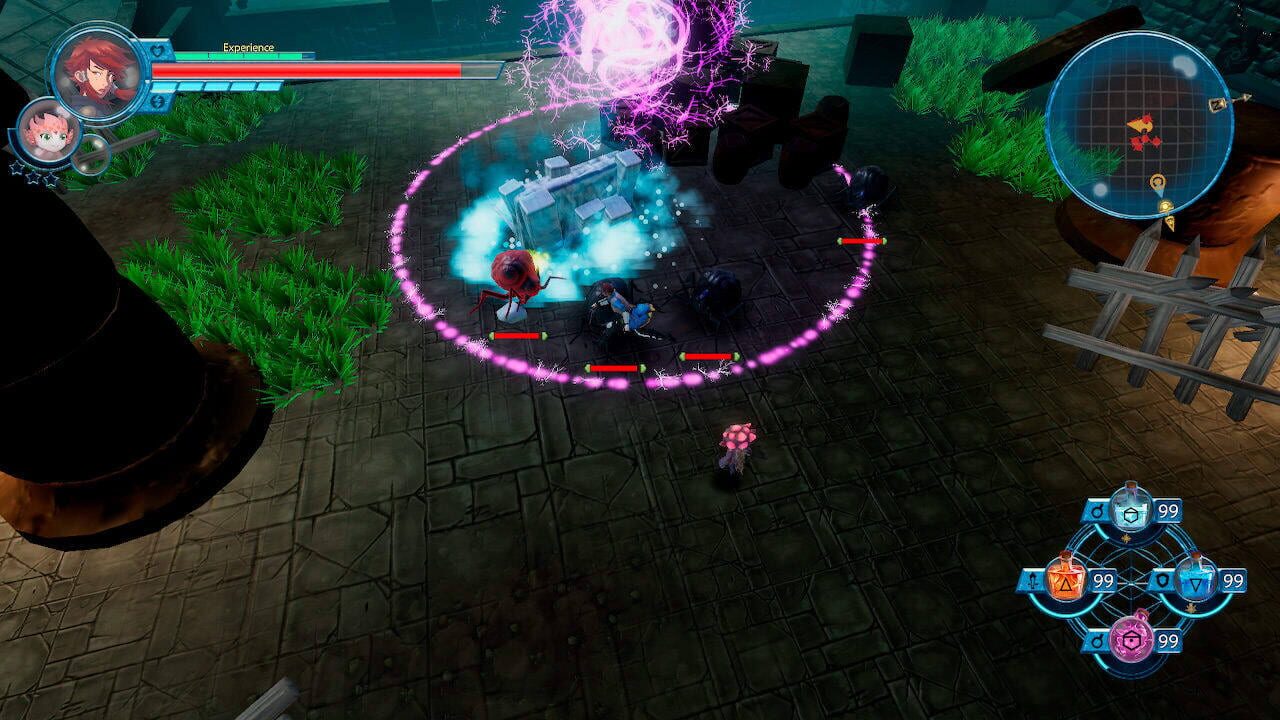Click the 99 counter on the orange potion
The width and height of the screenshot is (1280, 720).
click(1102, 580)
